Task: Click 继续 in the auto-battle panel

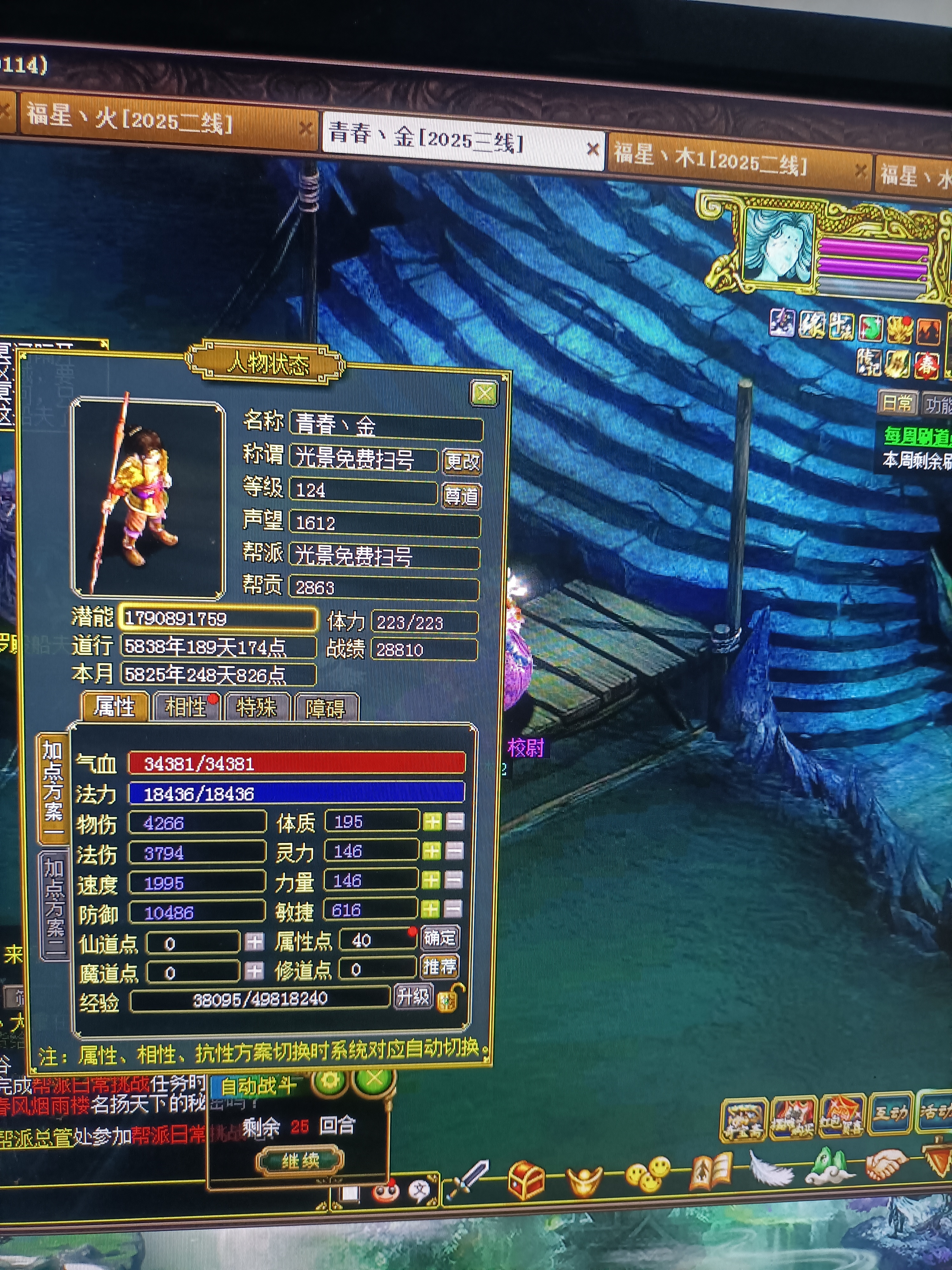Action: click(x=300, y=1161)
